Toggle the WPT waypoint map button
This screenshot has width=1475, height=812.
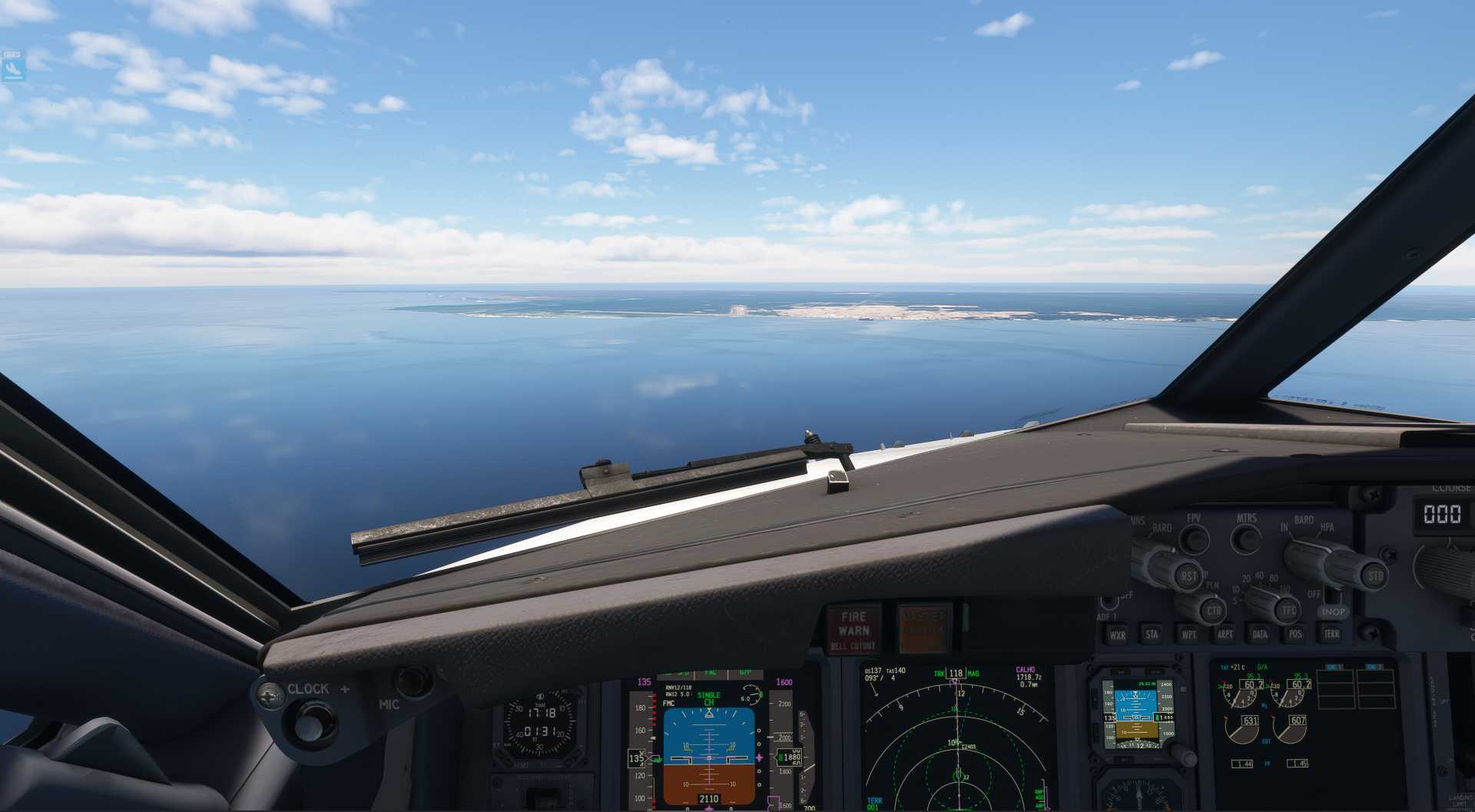tap(1188, 635)
